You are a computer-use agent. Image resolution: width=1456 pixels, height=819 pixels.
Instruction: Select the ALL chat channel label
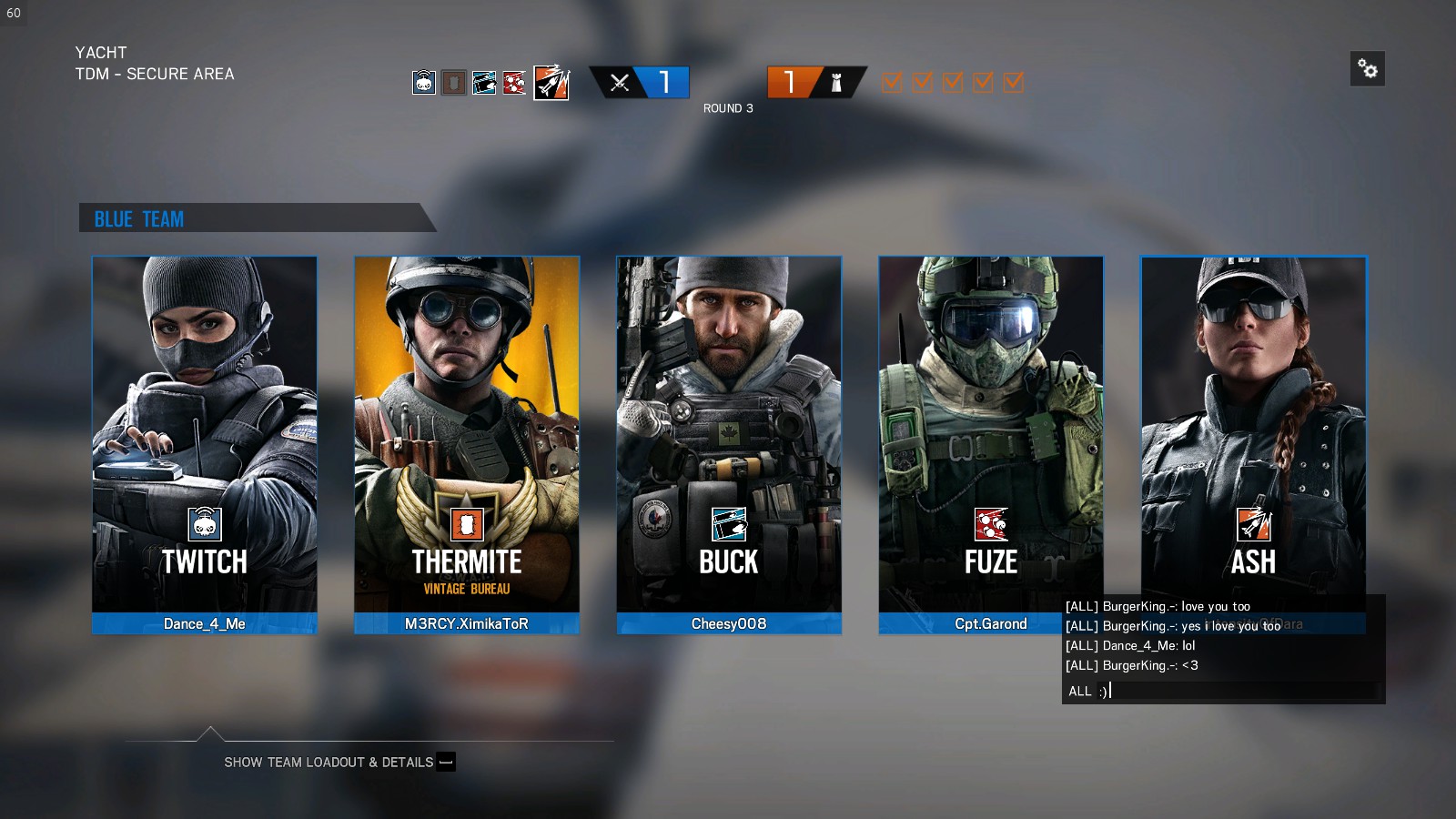pos(1079,692)
